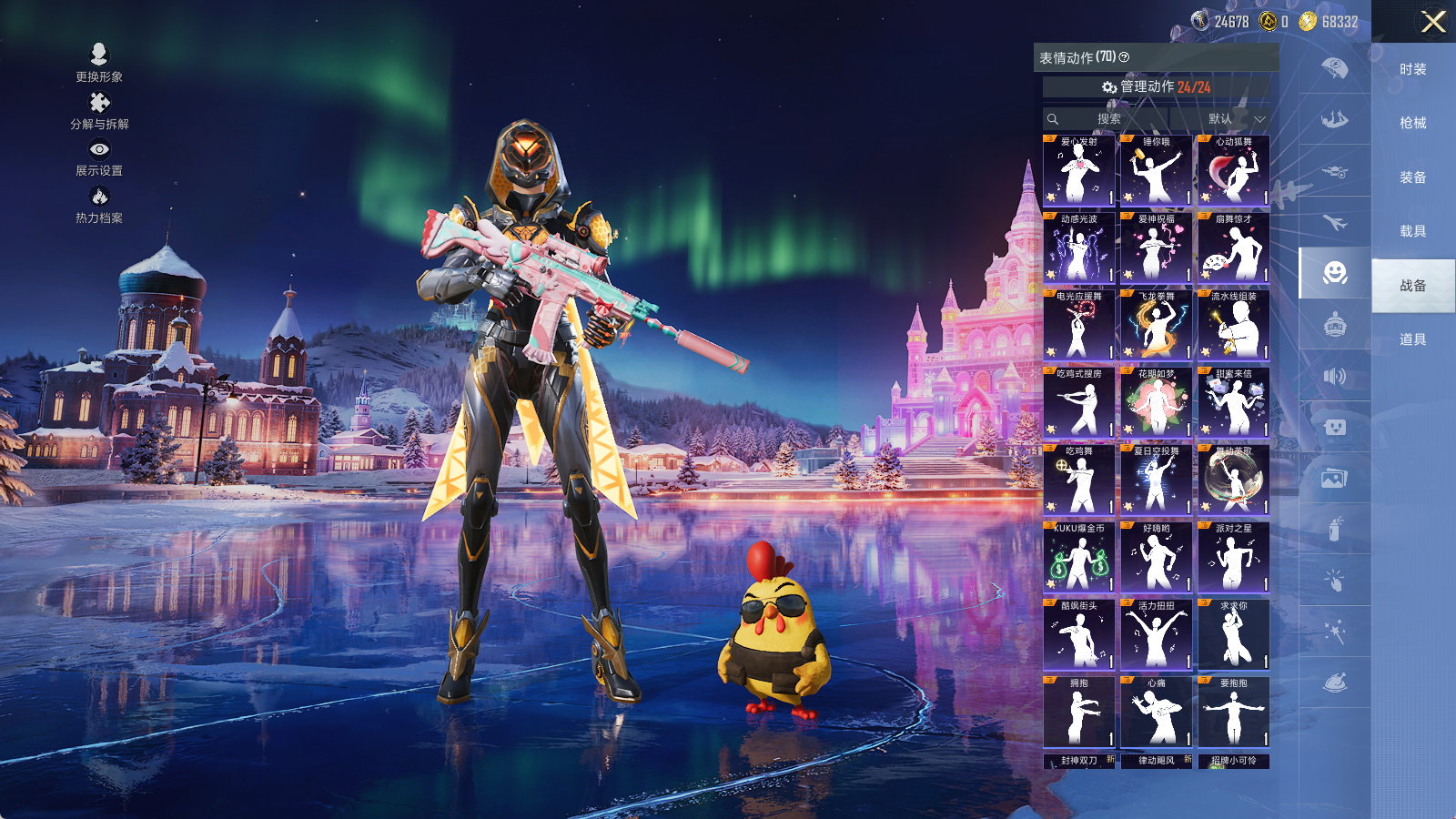Click 更换形象 change appearance button
Screen dimensions: 1456x819
(99, 63)
